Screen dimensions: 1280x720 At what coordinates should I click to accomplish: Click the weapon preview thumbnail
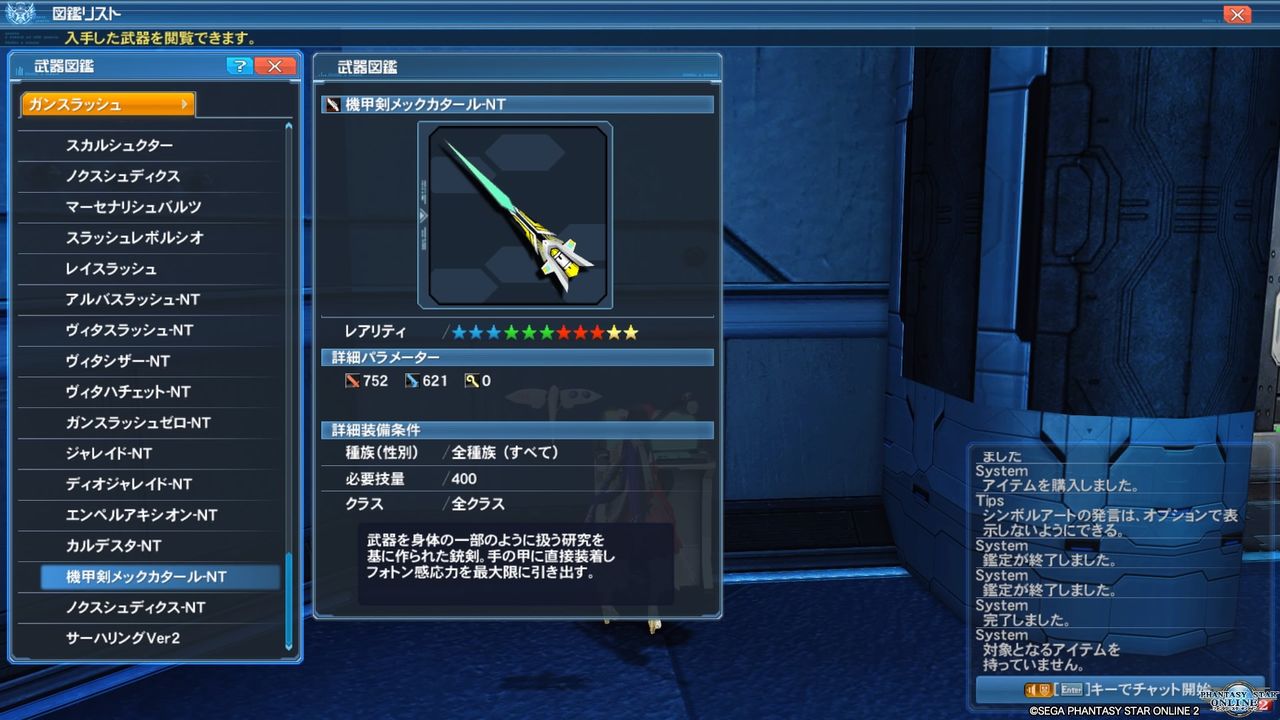pyautogui.click(x=516, y=213)
